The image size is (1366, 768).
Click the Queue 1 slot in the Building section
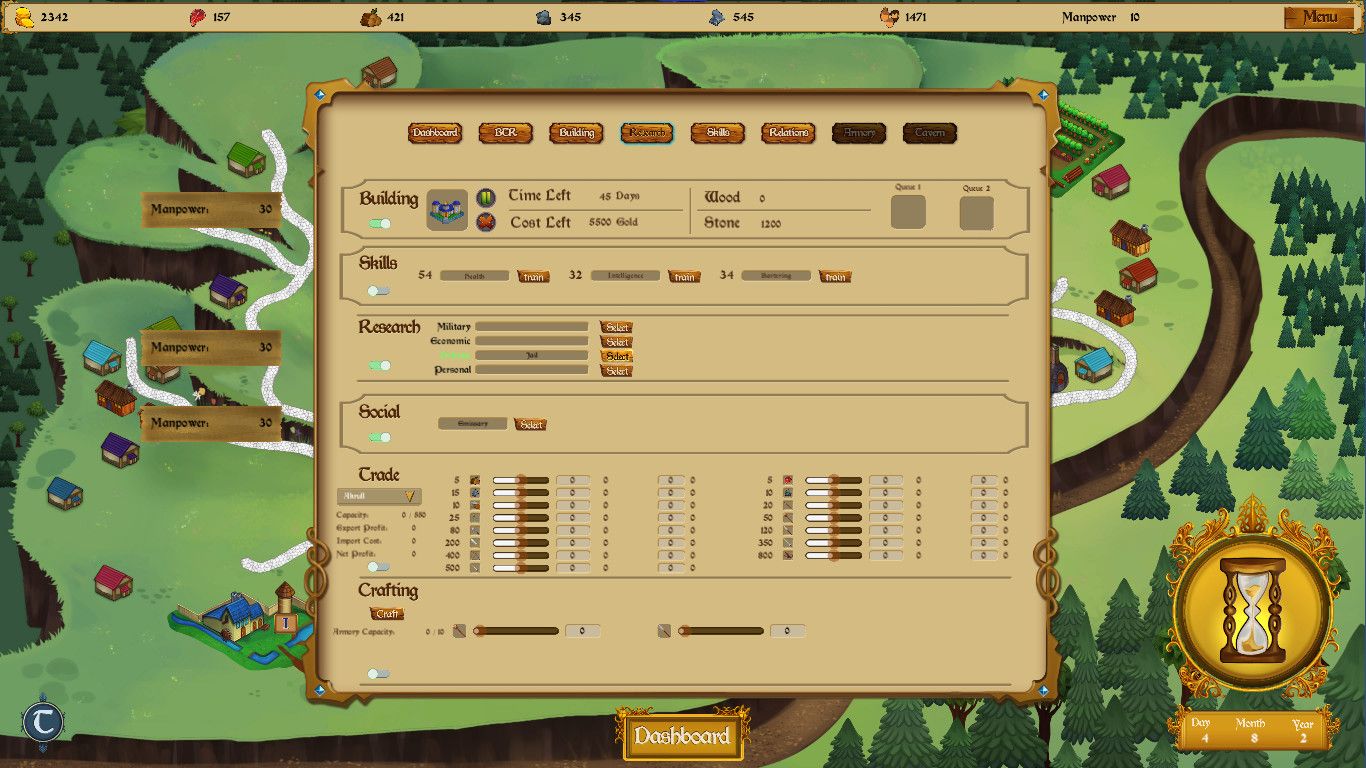(907, 212)
